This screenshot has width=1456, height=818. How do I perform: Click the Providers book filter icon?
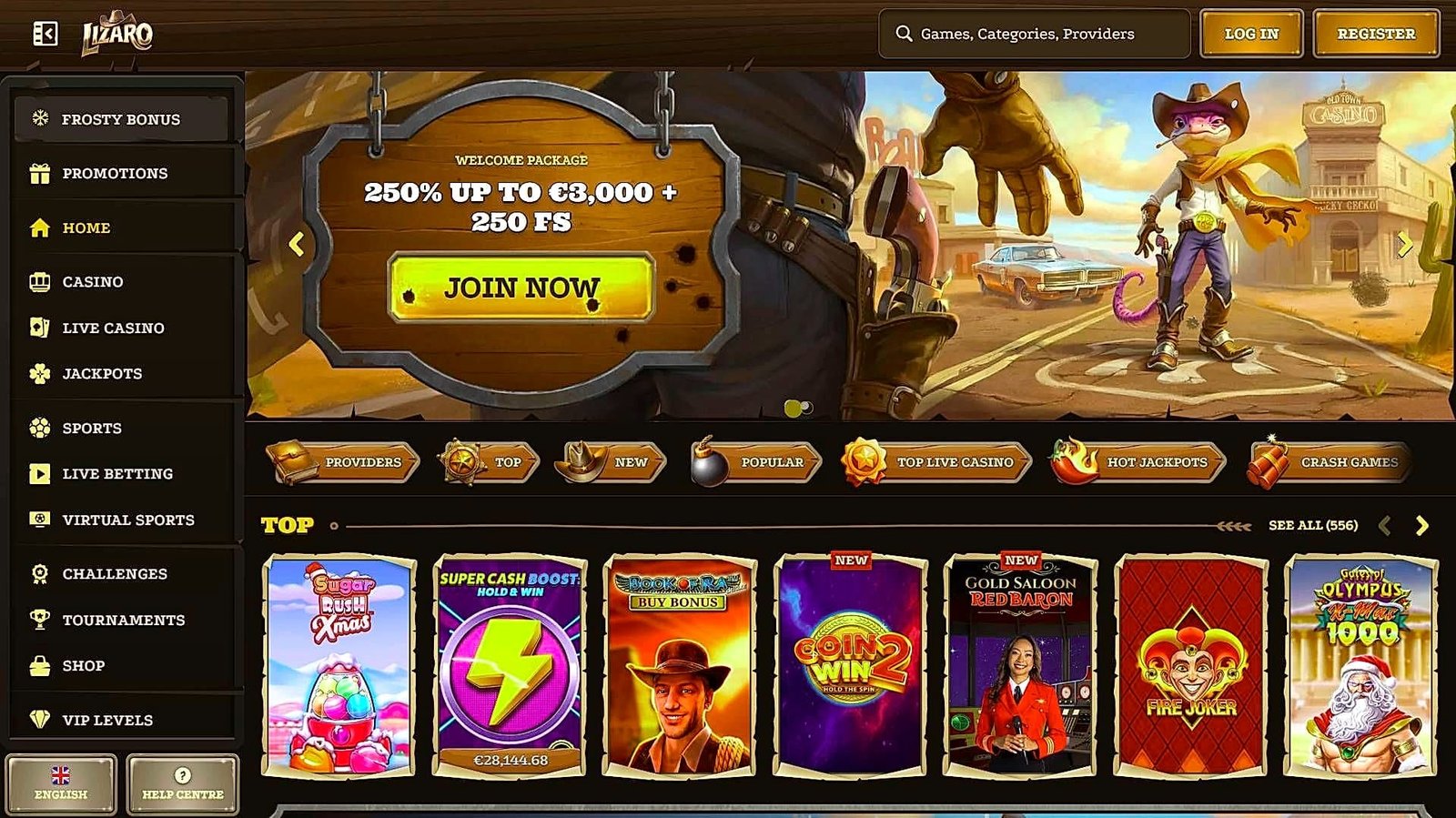pos(291,459)
